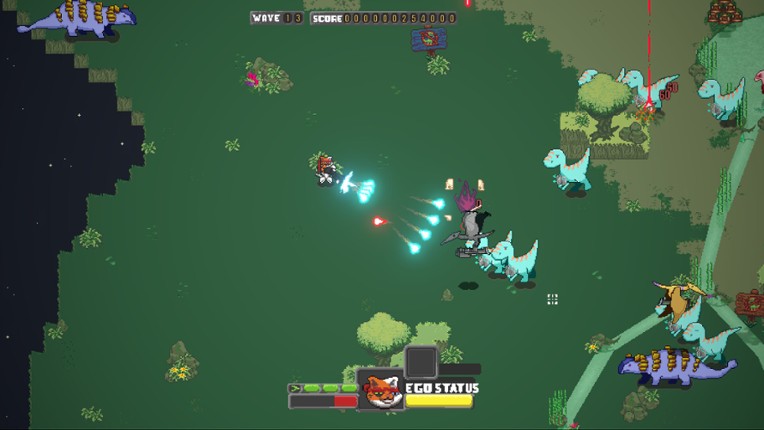Select the empty item slot above Ego Status
The width and height of the screenshot is (764, 430).
(x=421, y=361)
